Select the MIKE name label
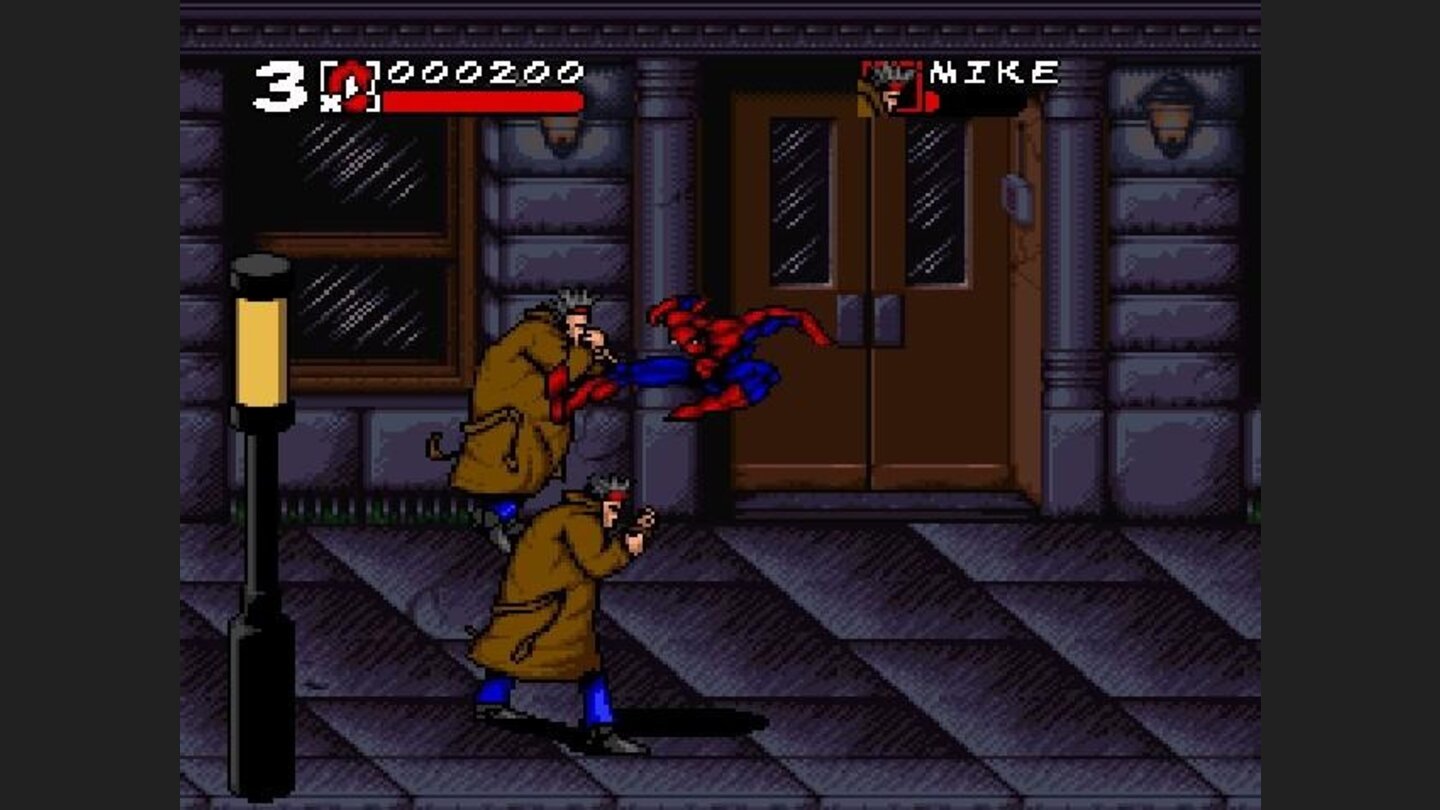This screenshot has width=1440, height=810. pos(995,70)
